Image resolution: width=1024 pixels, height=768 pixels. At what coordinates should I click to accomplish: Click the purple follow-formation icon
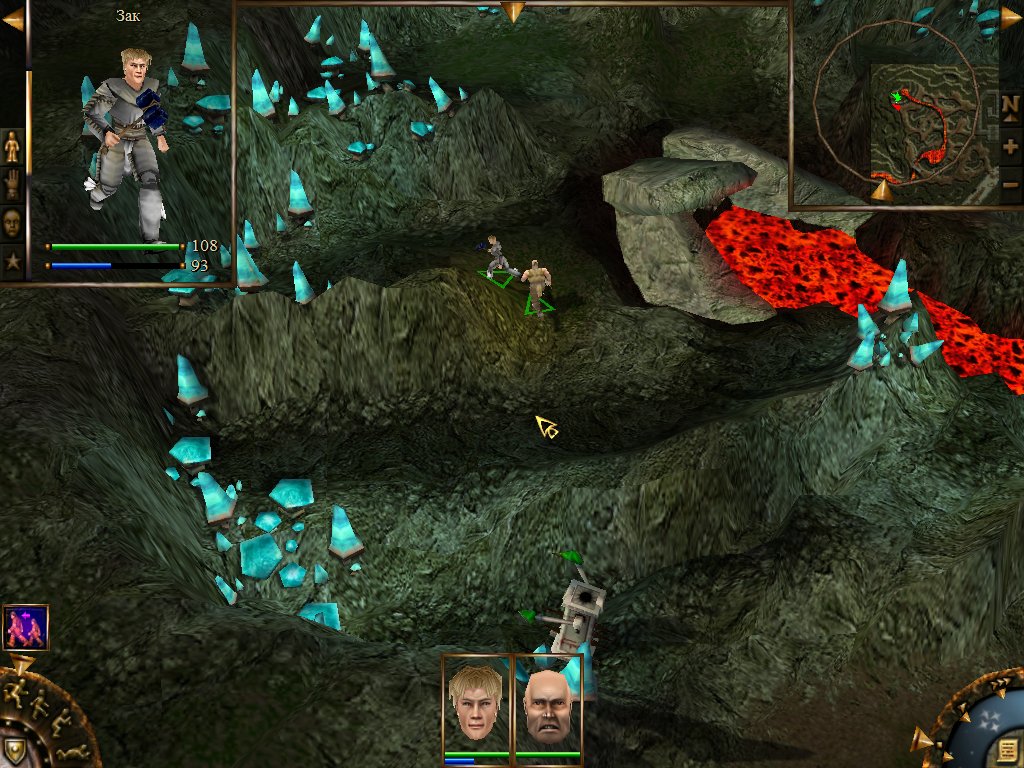pyautogui.click(x=25, y=628)
